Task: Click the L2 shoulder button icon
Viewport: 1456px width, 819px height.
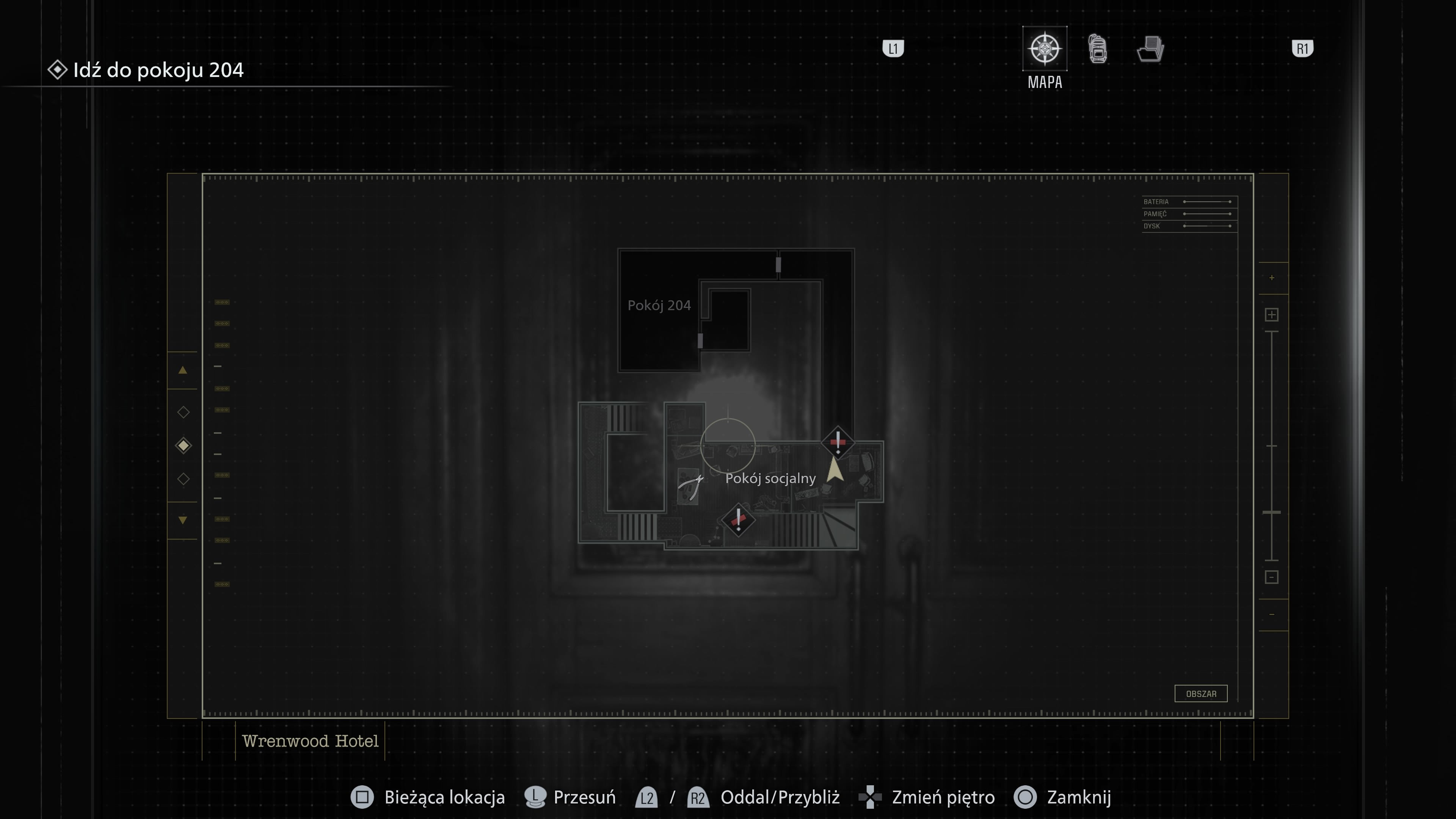Action: tap(646, 797)
